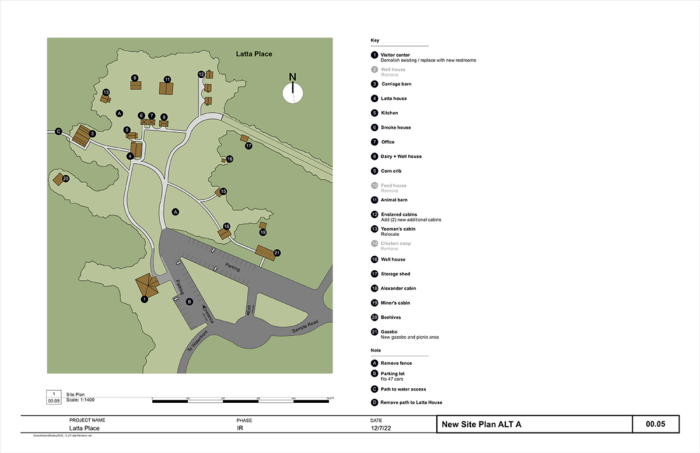The width and height of the screenshot is (700, 453).
Task: Click map marker B in the parking lot
Action: (x=189, y=301)
